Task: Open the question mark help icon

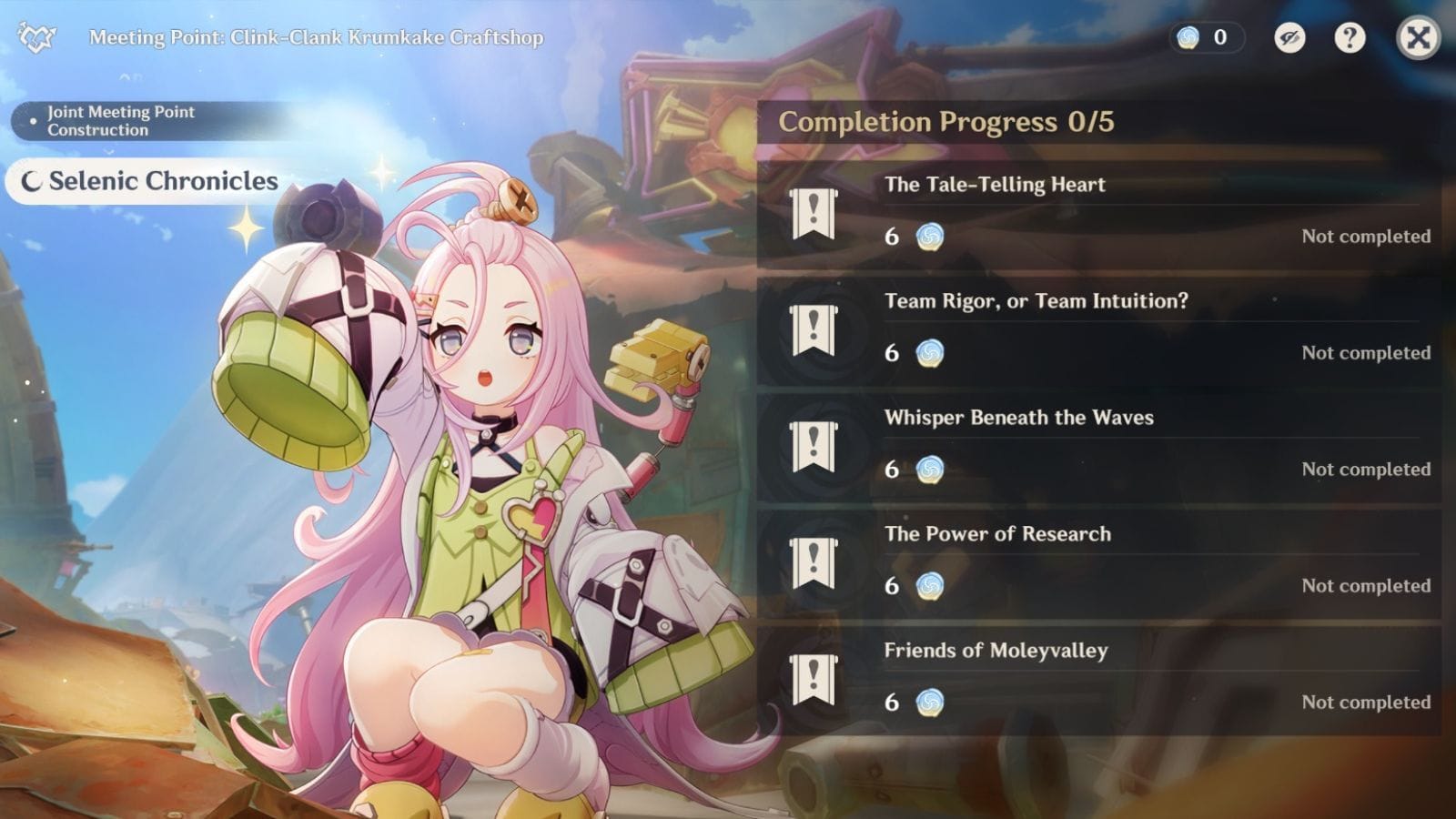Action: point(1350,37)
